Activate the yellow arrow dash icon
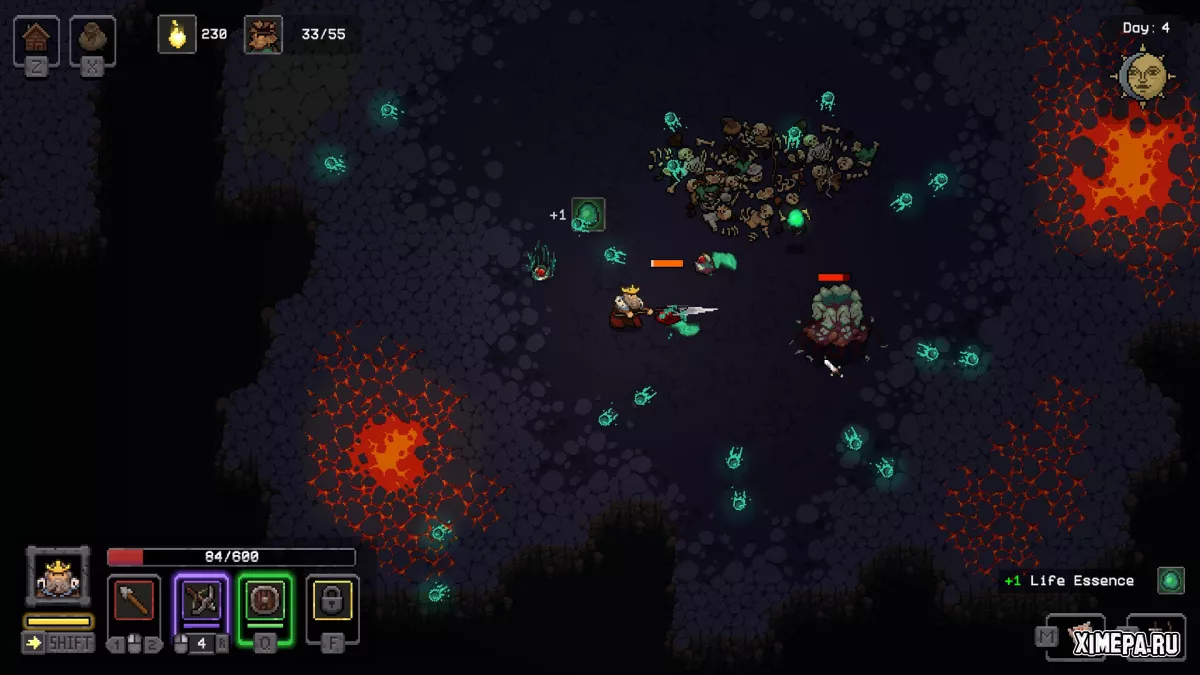Image resolution: width=1200 pixels, height=675 pixels. pyautogui.click(x=34, y=643)
